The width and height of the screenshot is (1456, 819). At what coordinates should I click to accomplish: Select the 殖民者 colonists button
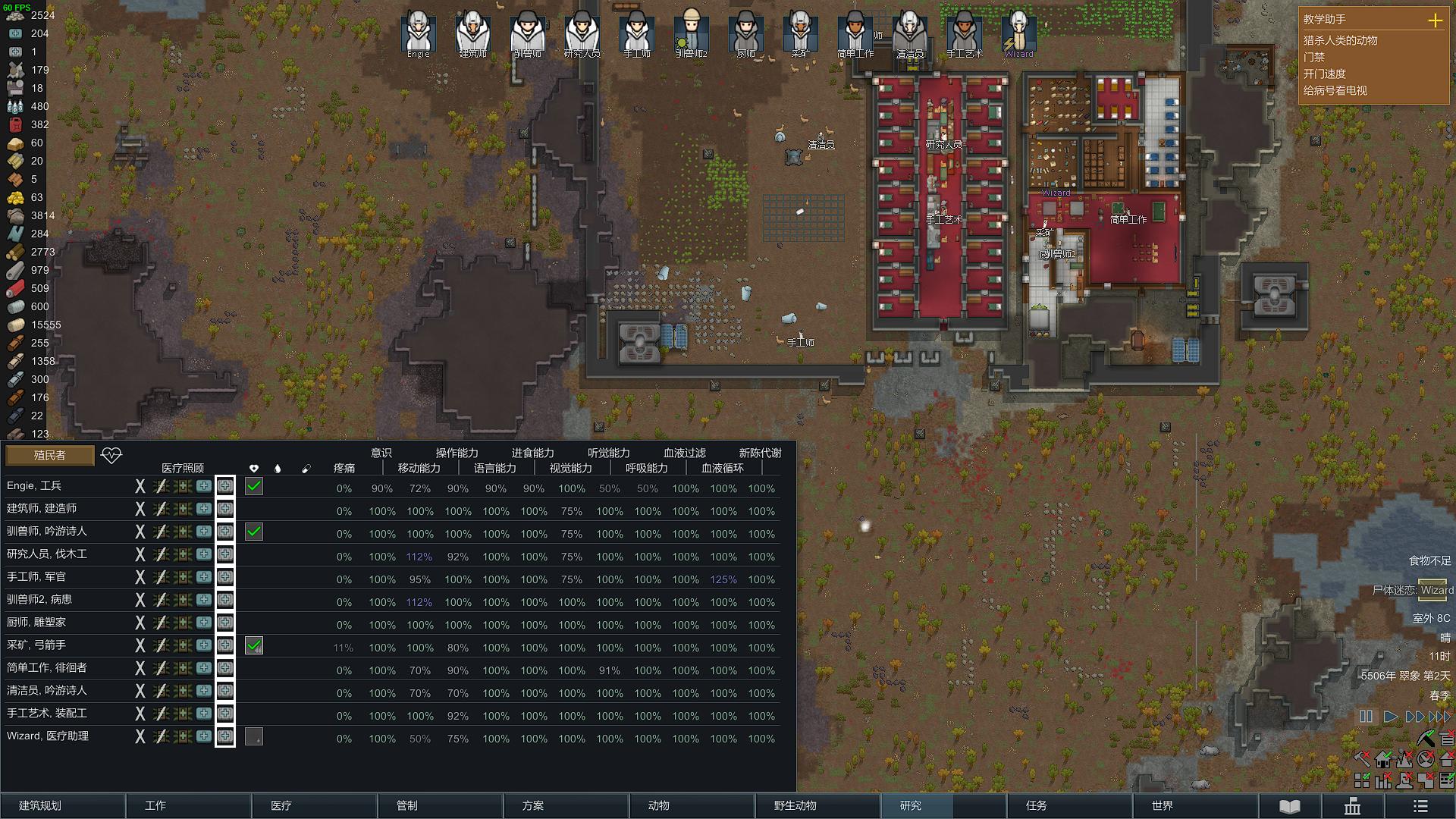pyautogui.click(x=50, y=455)
